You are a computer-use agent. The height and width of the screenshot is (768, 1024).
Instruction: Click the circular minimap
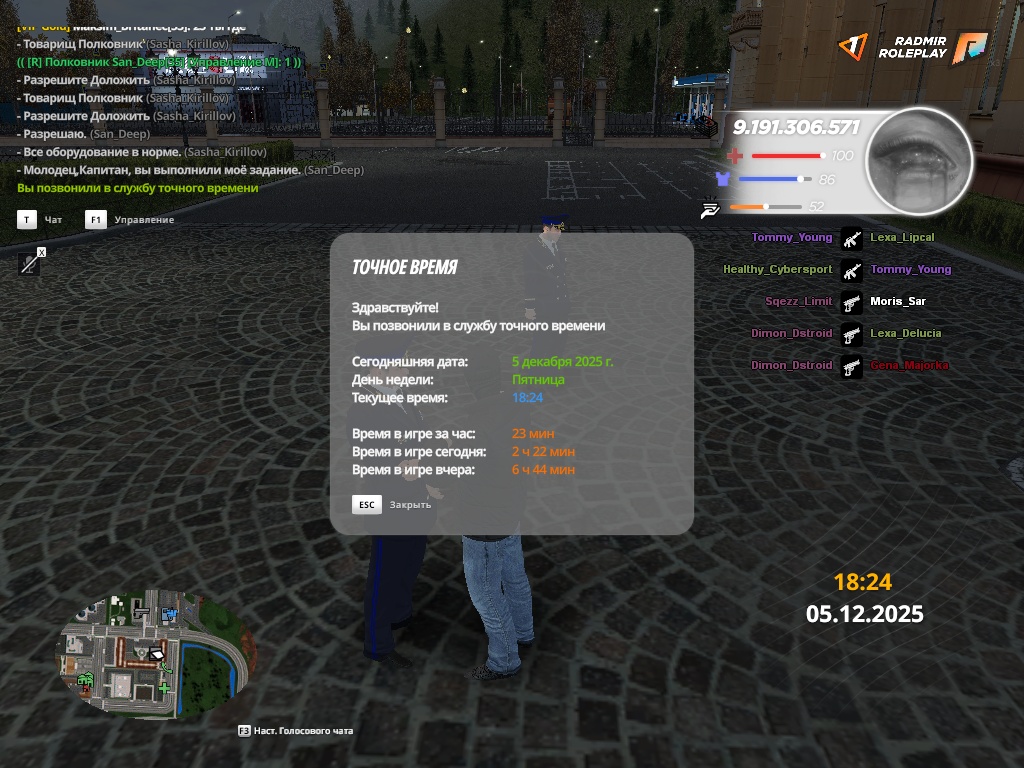150,655
